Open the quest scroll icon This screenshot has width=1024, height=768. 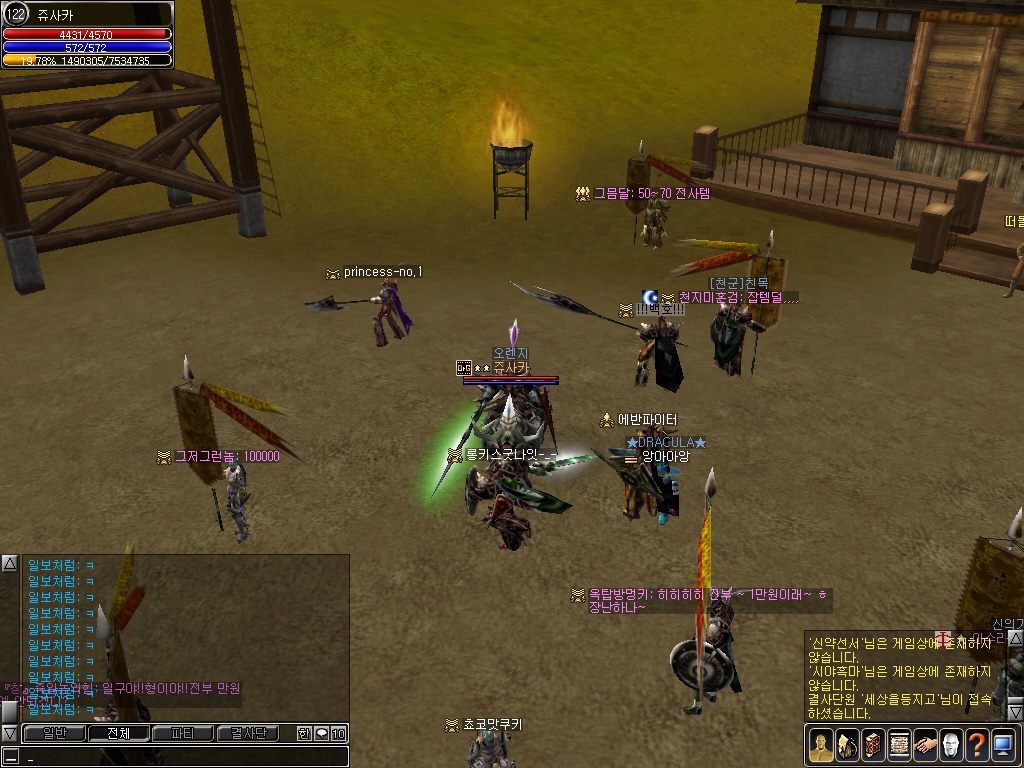(899, 745)
